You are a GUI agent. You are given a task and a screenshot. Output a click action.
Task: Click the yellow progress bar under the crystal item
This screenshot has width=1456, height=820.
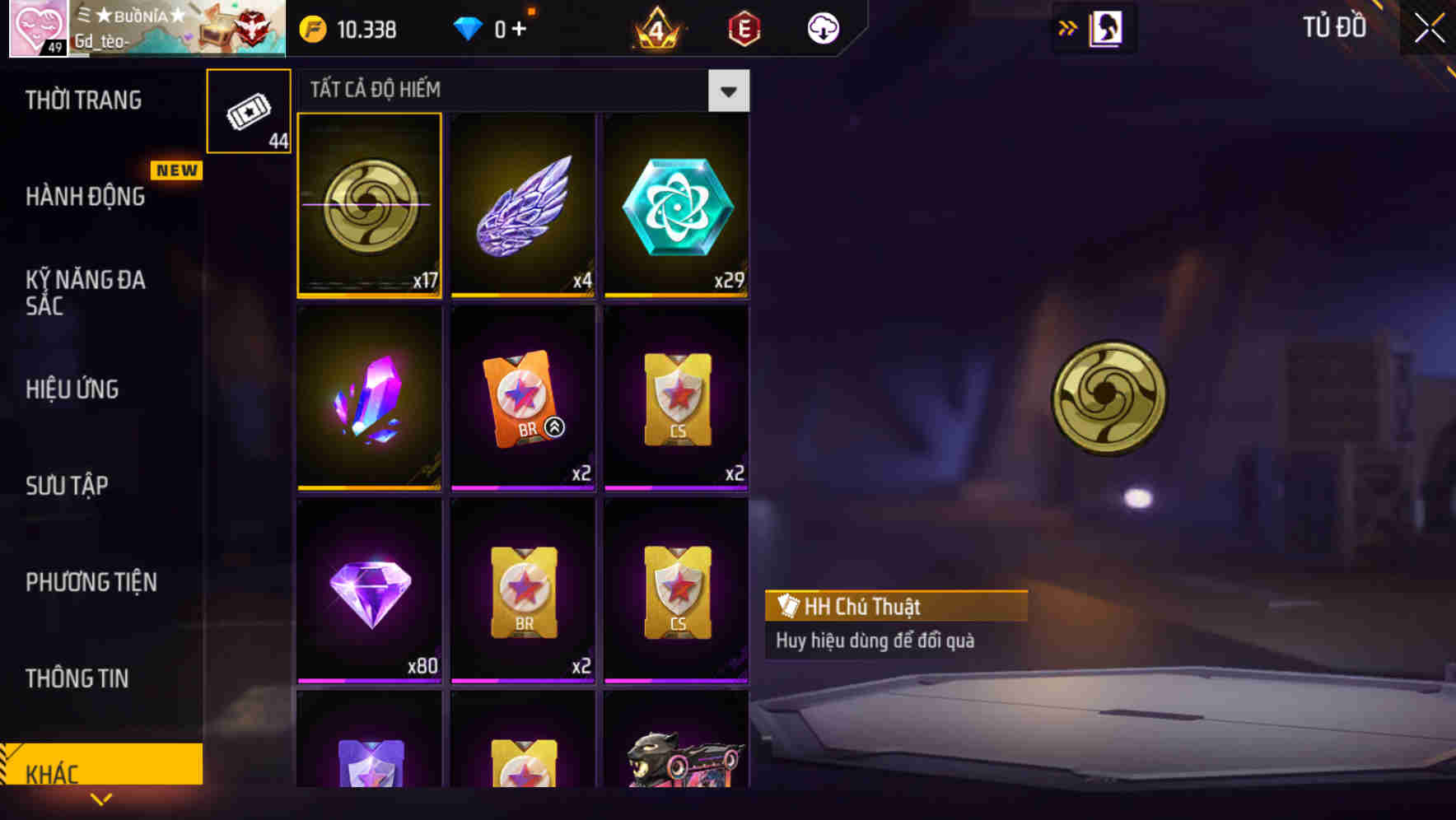click(x=370, y=487)
